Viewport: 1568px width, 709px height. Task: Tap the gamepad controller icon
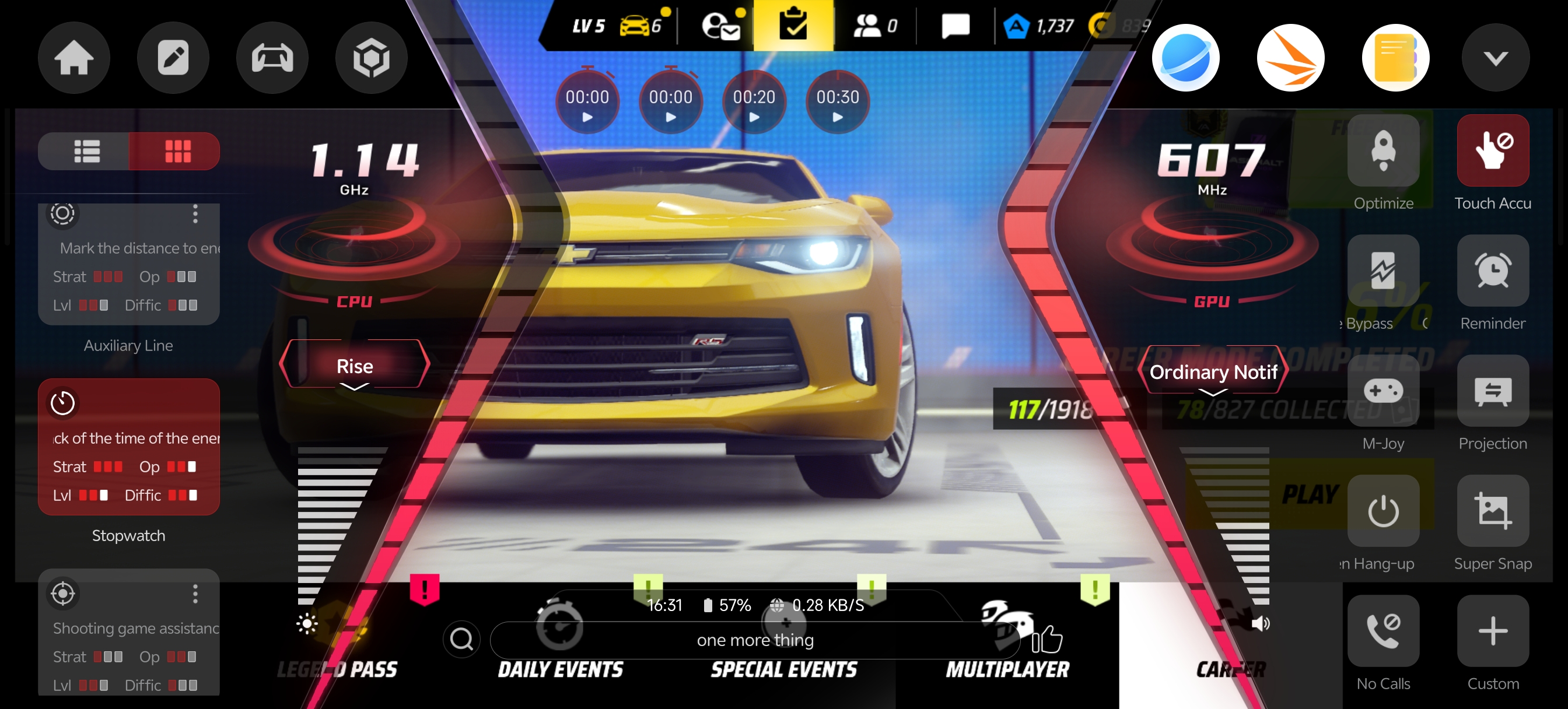[x=272, y=58]
